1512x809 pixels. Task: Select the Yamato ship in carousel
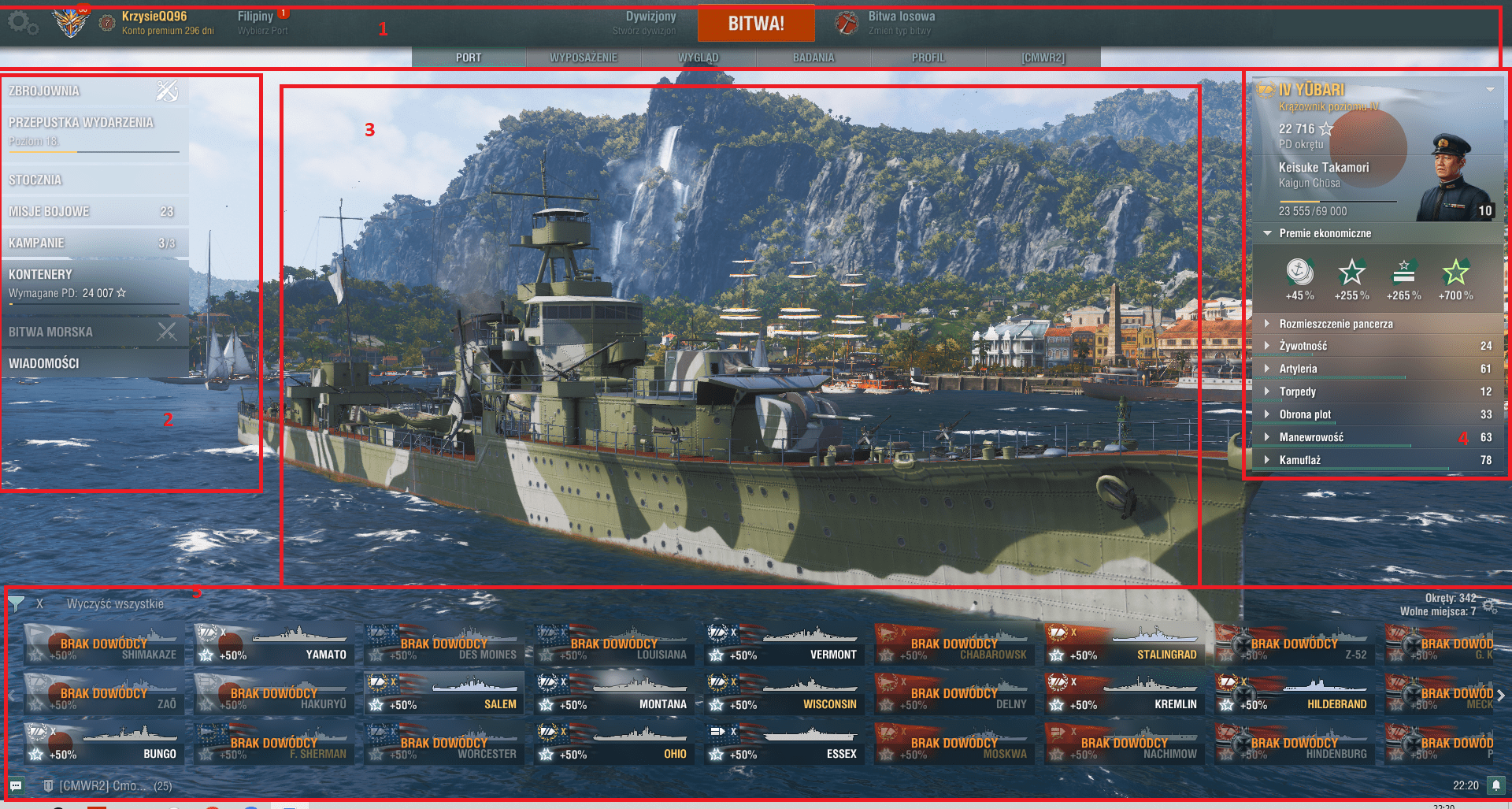pyautogui.click(x=272, y=644)
